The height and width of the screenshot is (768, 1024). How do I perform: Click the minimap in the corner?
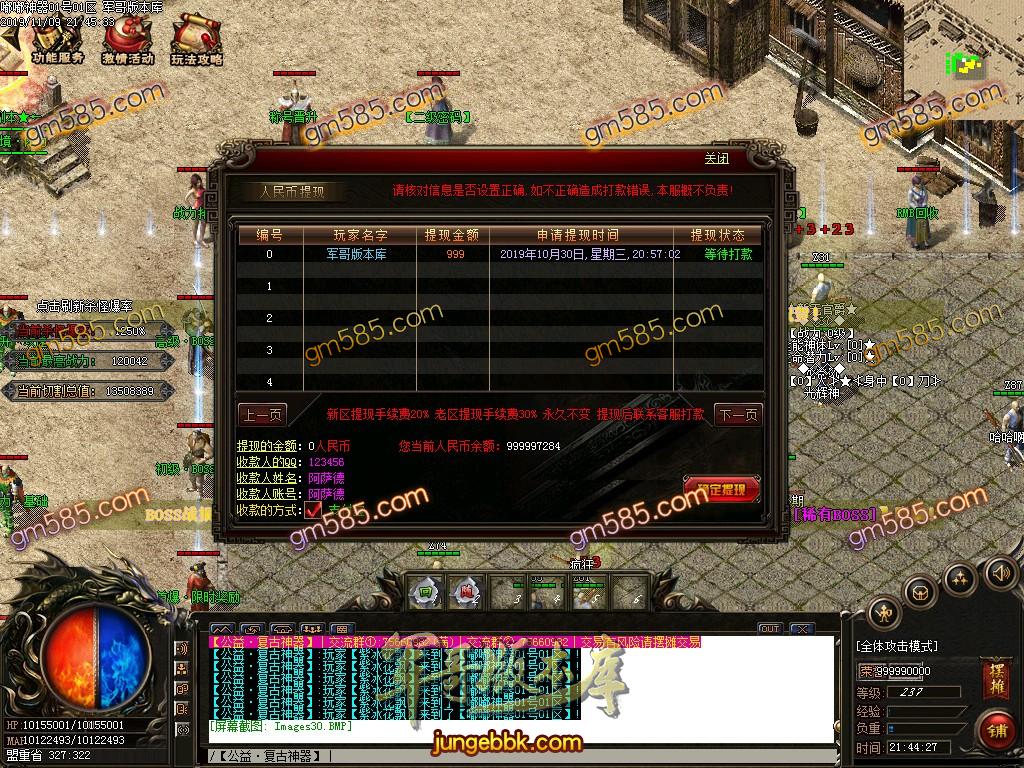click(x=965, y=65)
